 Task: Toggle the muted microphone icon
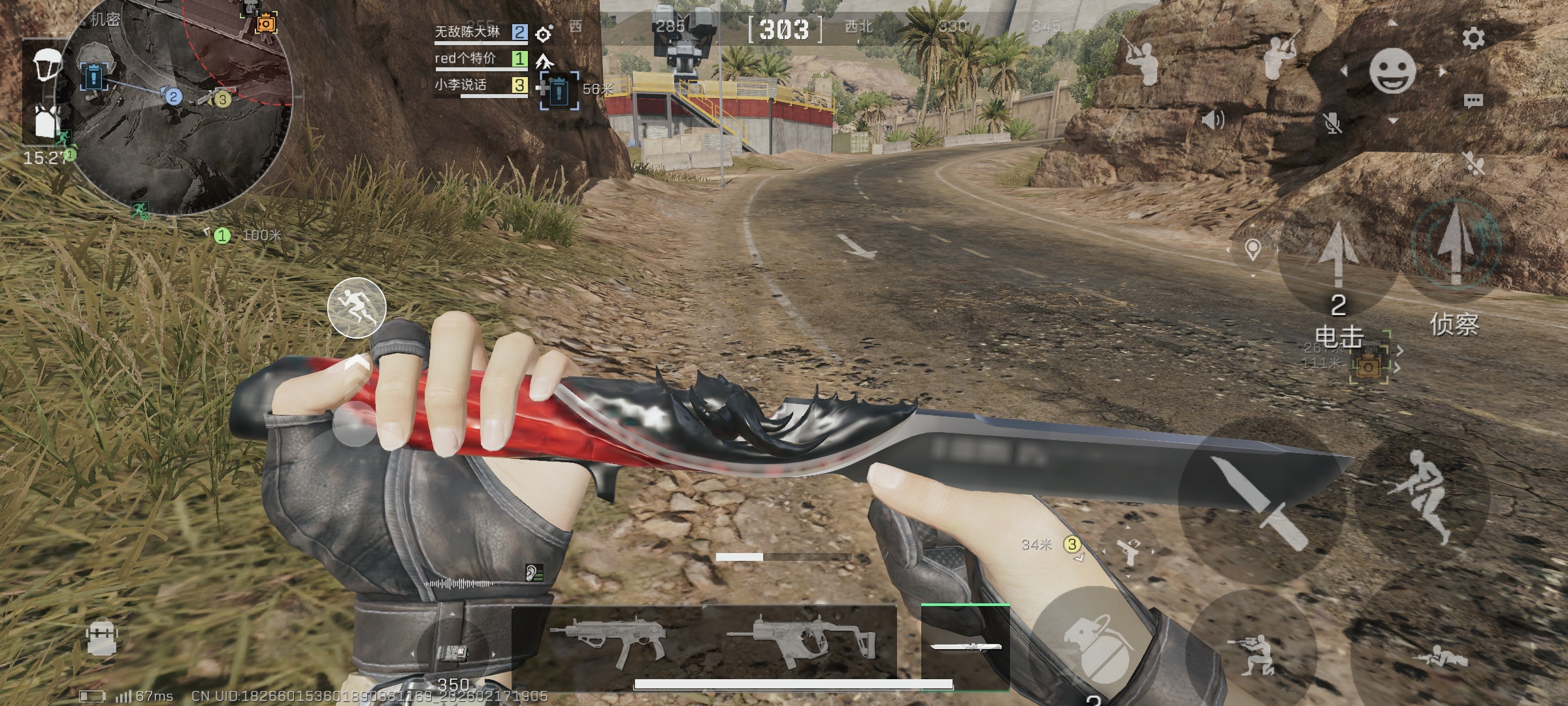1331,122
